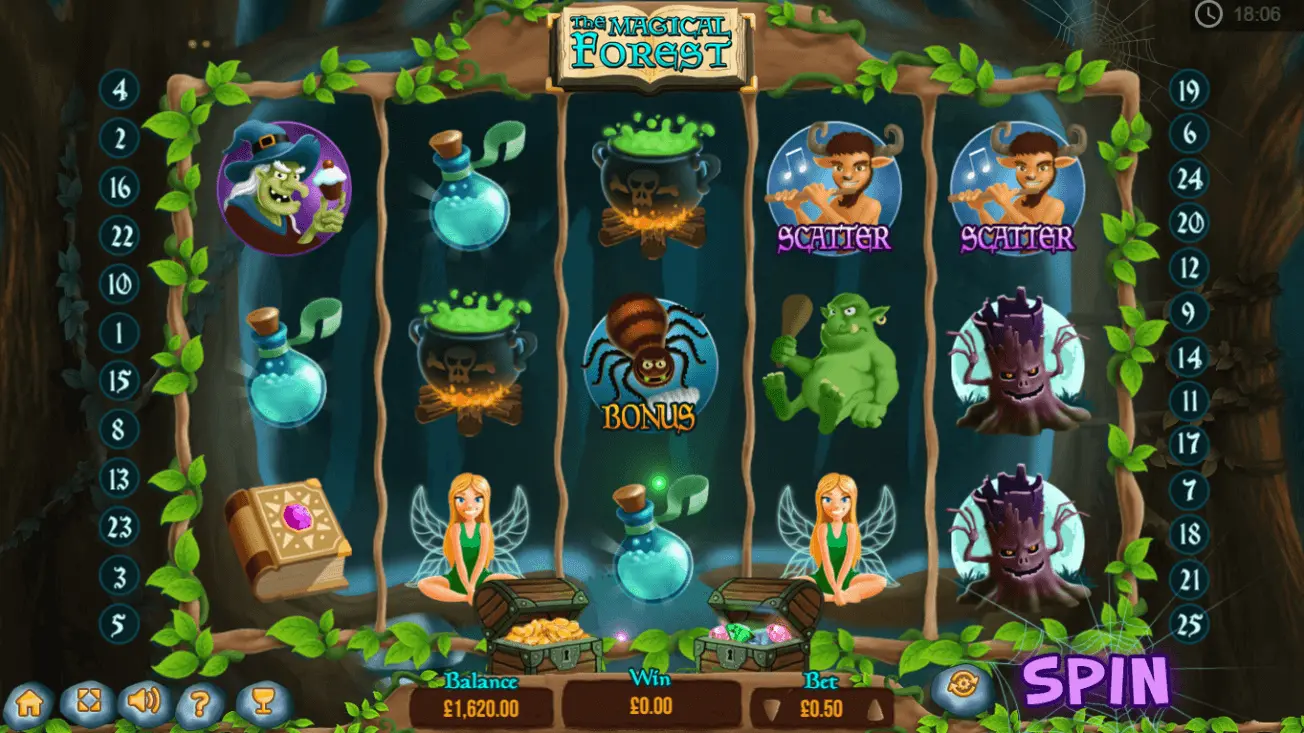Show the paytable with the trophy icon
This screenshot has width=1304, height=733.
coord(263,702)
